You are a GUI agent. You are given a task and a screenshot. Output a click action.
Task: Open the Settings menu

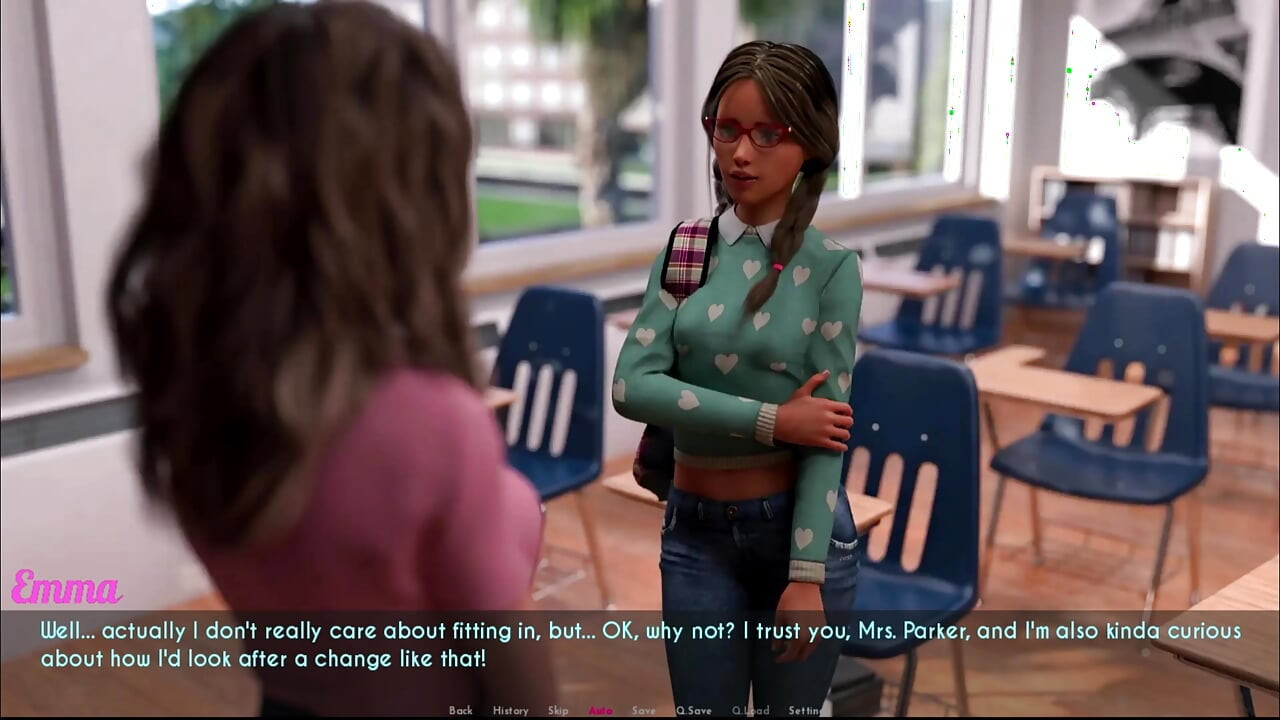(806, 710)
